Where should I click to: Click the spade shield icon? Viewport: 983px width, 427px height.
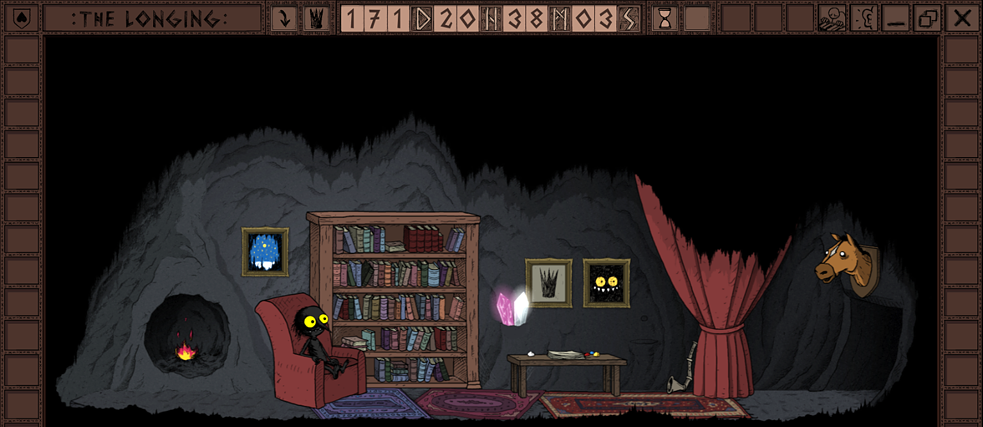22,18
